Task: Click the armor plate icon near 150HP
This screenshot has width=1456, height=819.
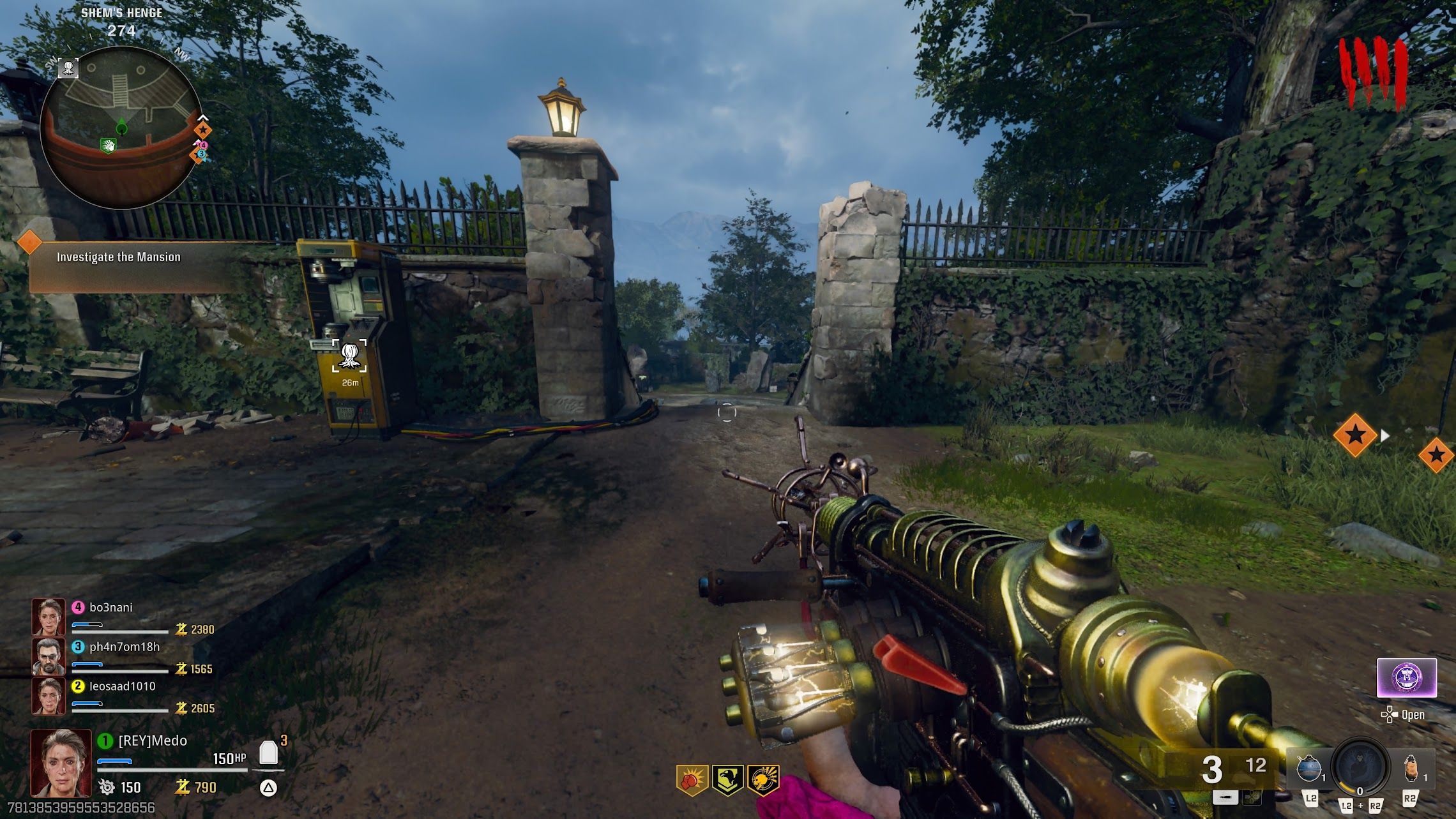Action: pos(268,753)
